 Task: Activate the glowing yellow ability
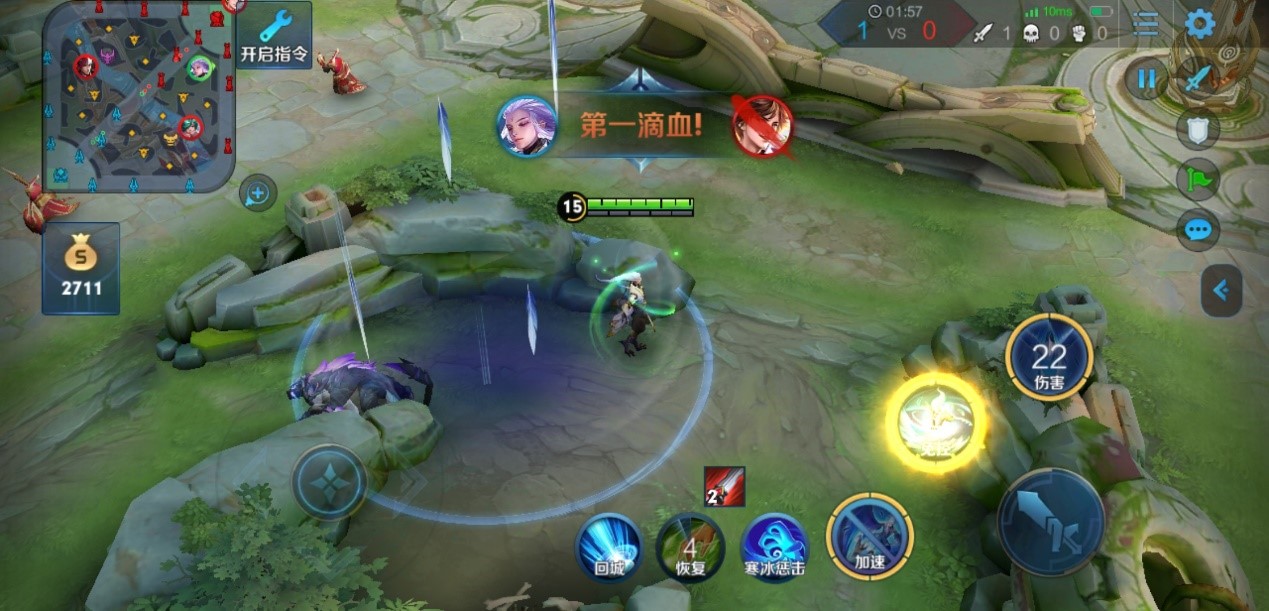(x=935, y=423)
